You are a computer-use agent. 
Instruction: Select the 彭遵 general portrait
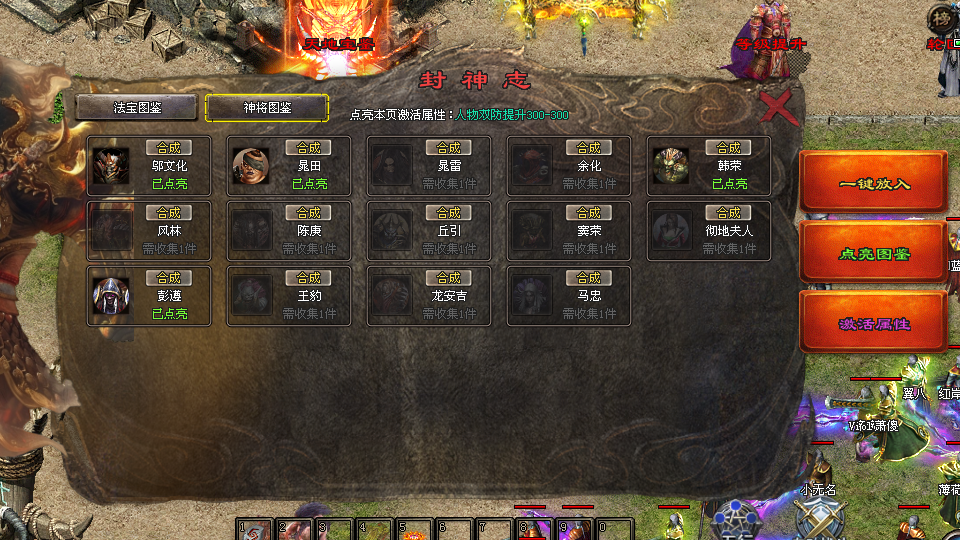point(110,296)
